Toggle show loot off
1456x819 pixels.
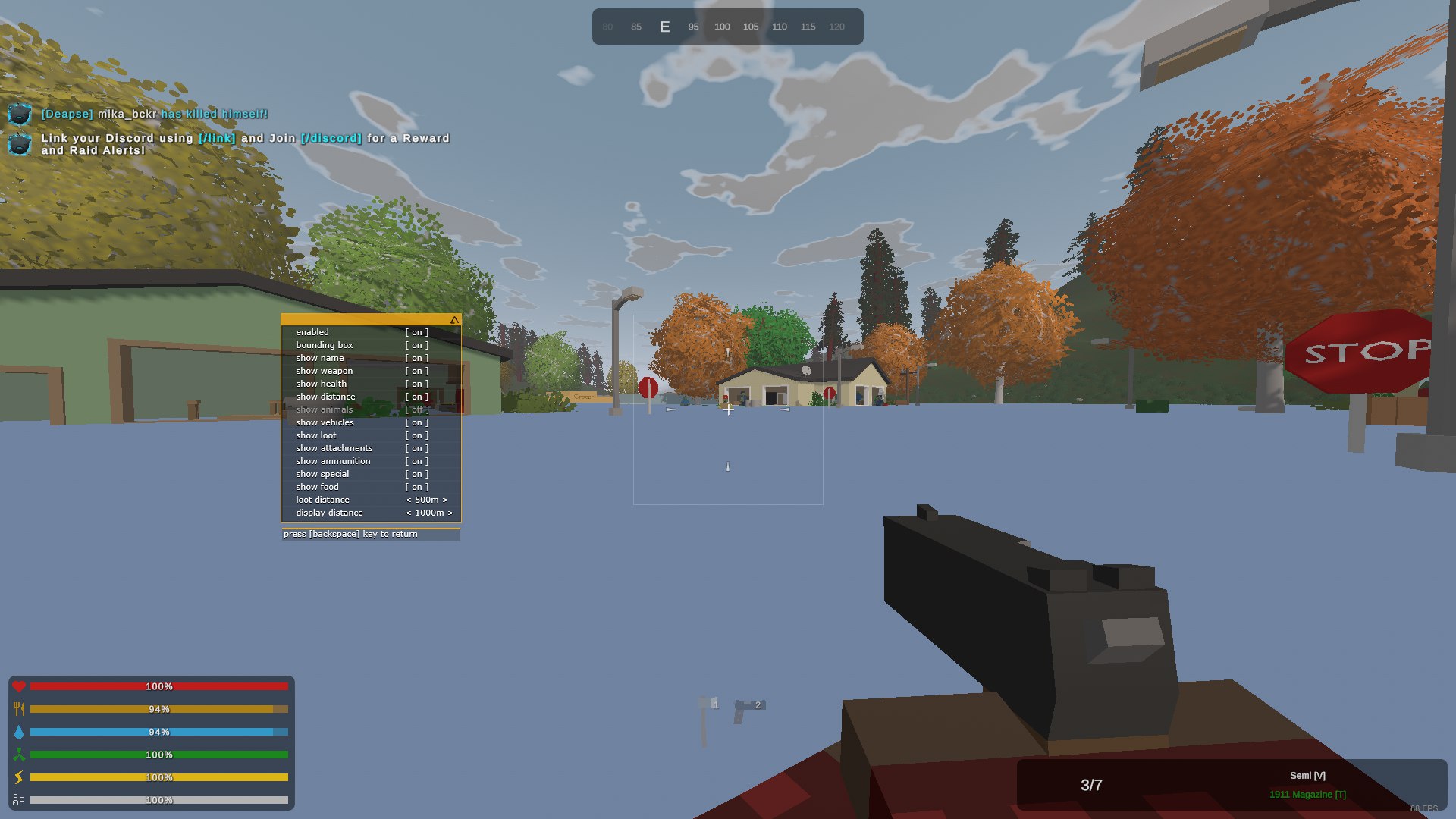[416, 435]
